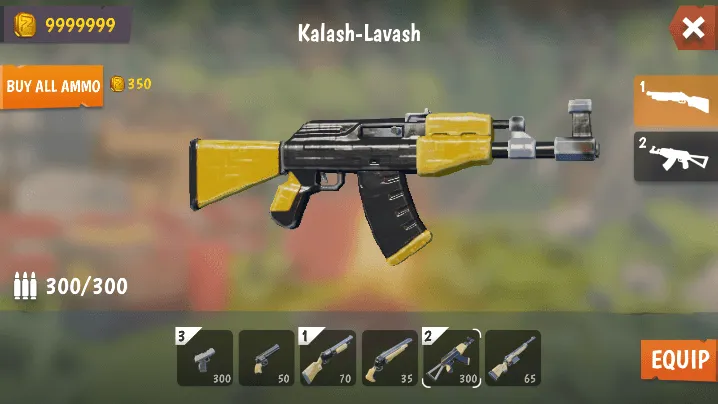
Task: Switch to equipped slot 2 rifle tab
Action: pyautogui.click(x=677, y=156)
